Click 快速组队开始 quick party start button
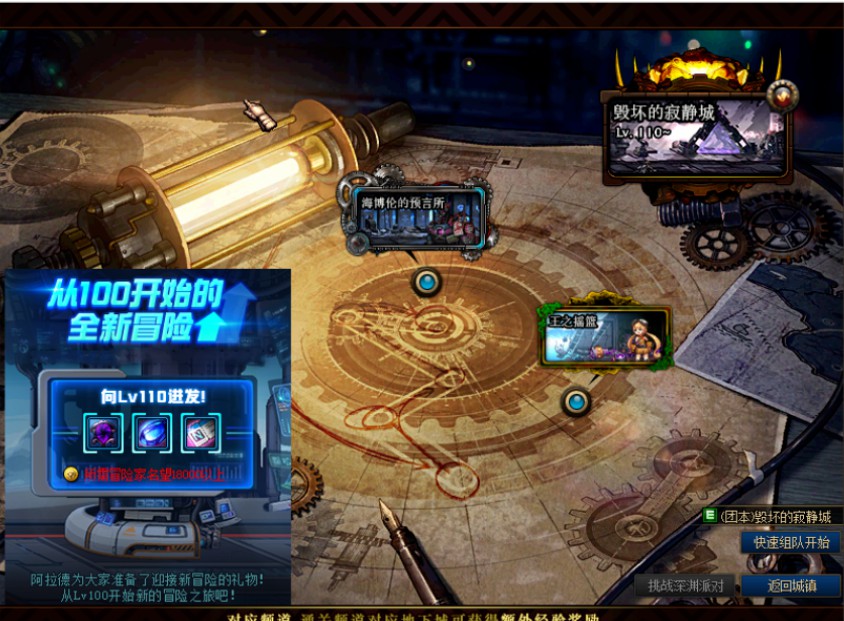Image resolution: width=844 pixels, height=621 pixels. click(x=791, y=543)
